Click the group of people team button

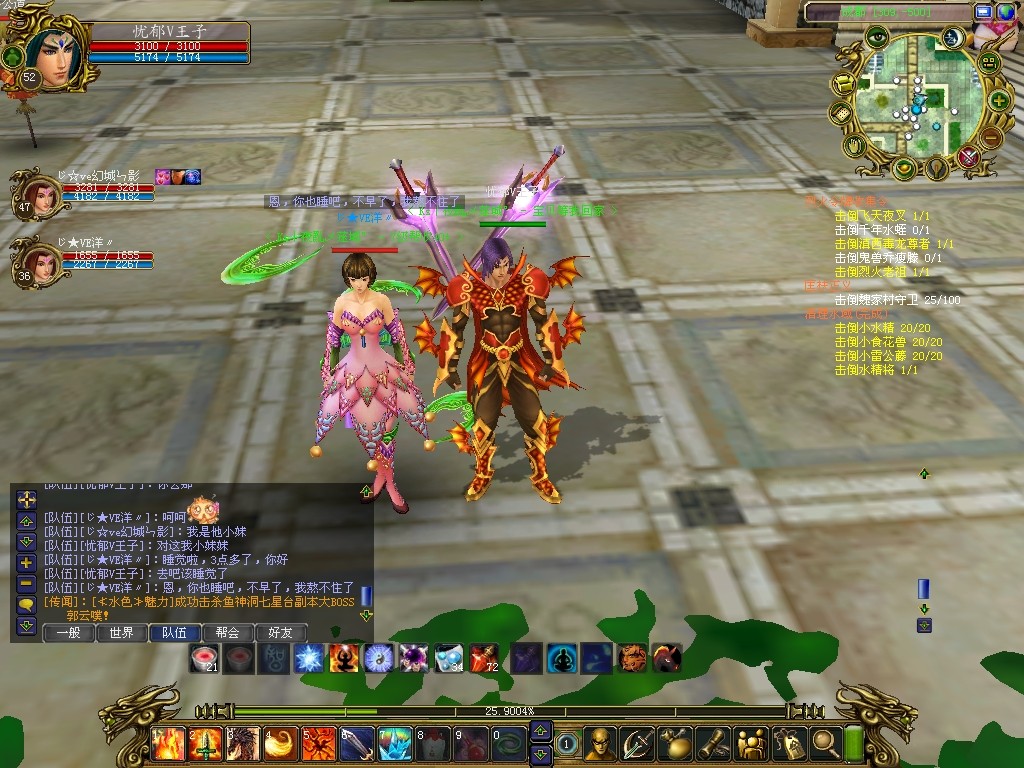(x=750, y=743)
